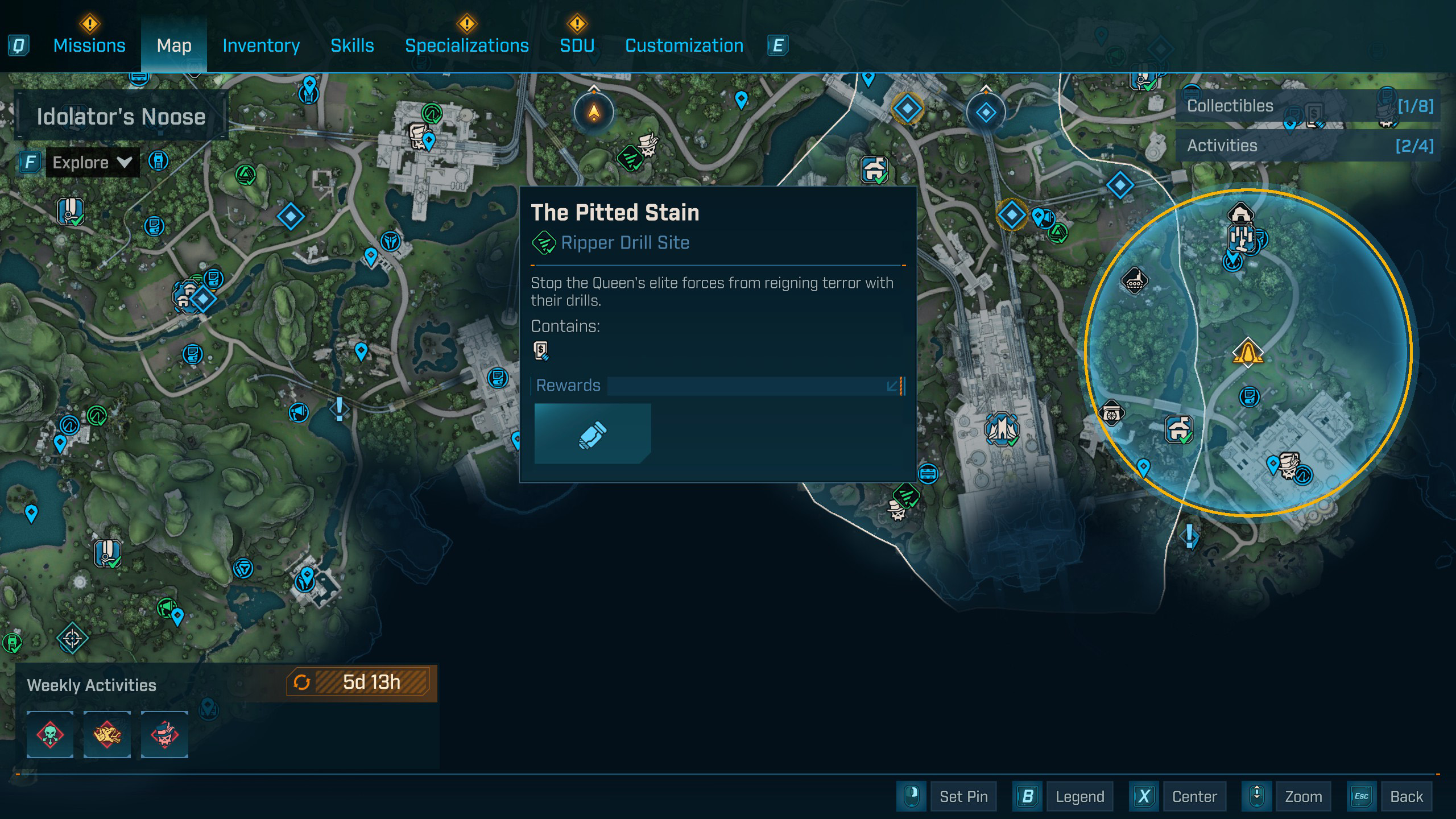Switch to the Missions tab
Image resolution: width=1456 pixels, height=819 pixels.
(x=89, y=45)
